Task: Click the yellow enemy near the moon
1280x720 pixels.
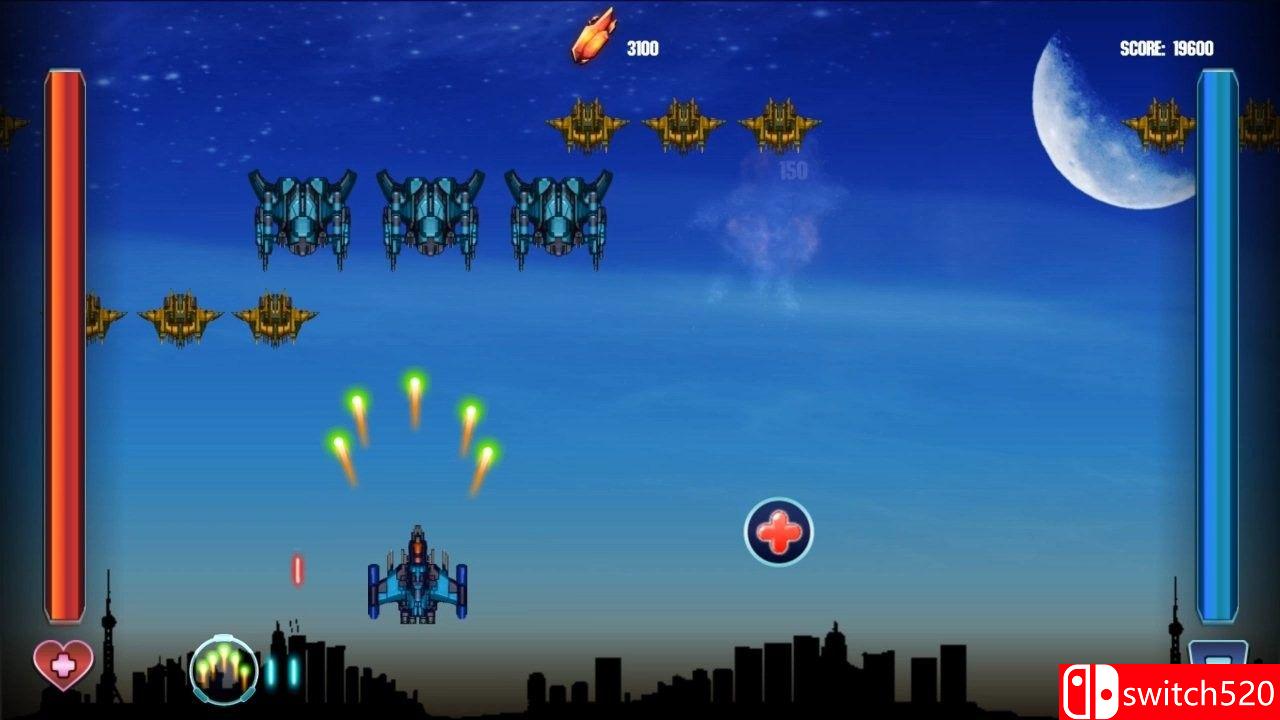Action: pos(1160,120)
